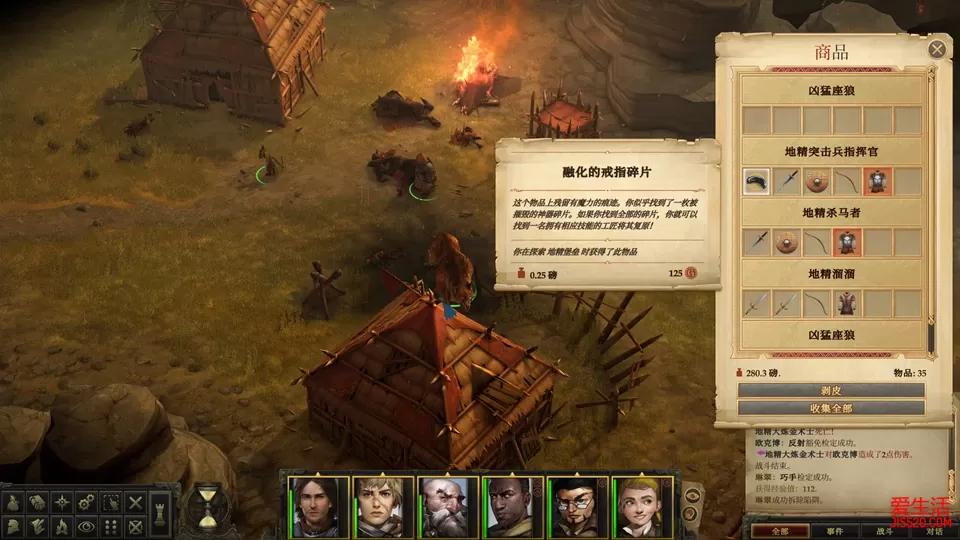Toggle the eye stealth icon
Image resolution: width=960 pixels, height=540 pixels.
86,526
